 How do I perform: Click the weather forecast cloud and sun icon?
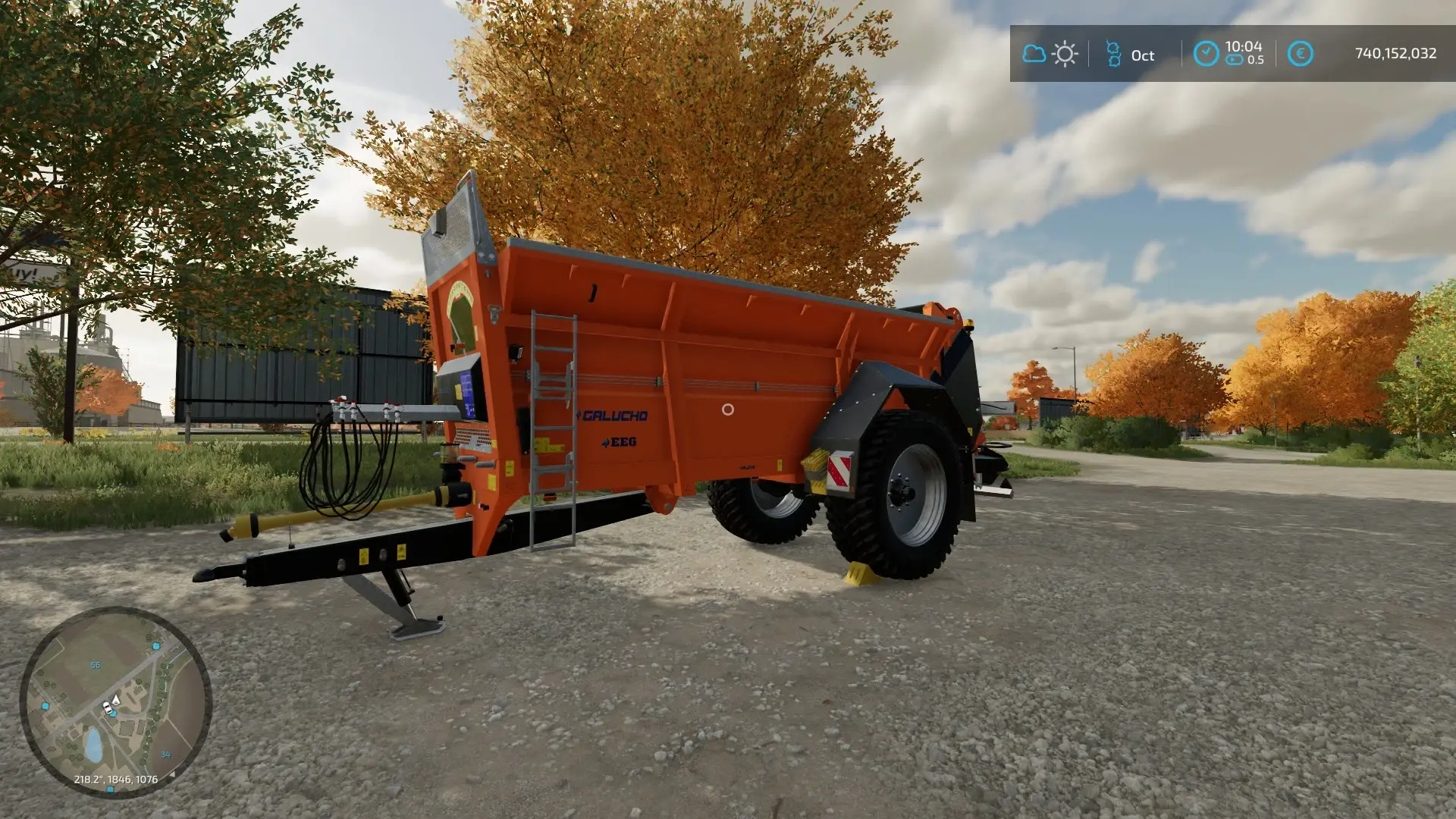click(x=1050, y=54)
